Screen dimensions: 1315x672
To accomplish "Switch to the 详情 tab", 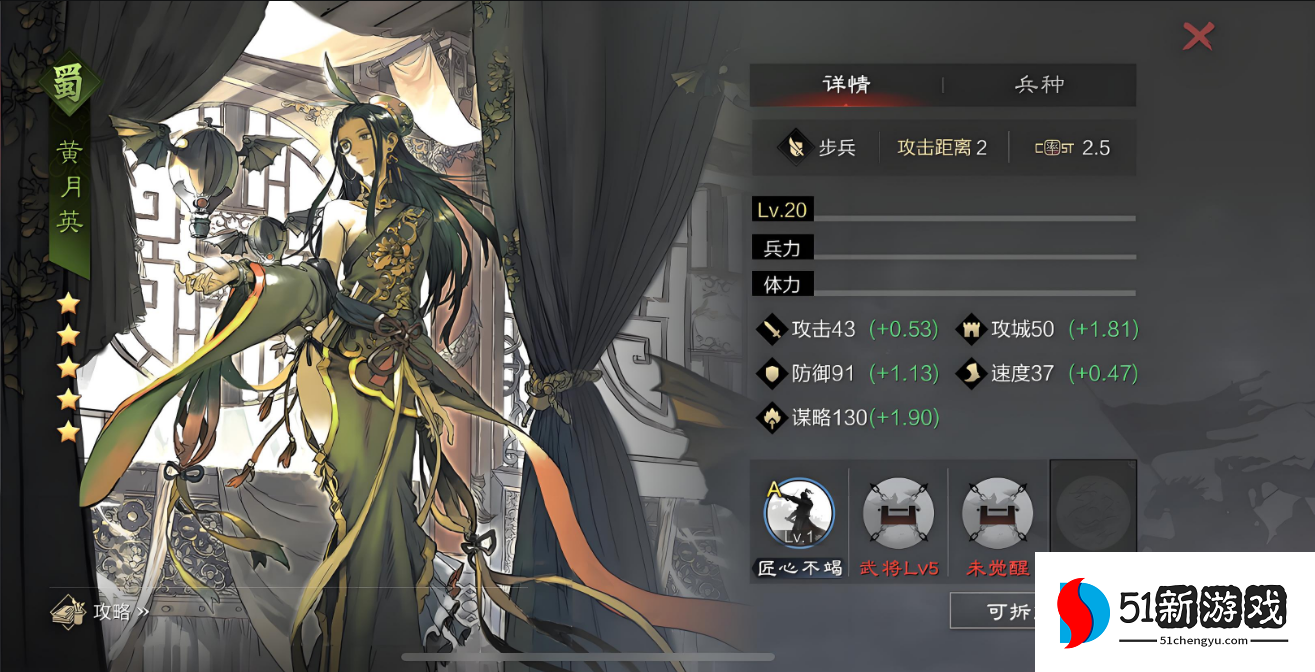I will click(x=846, y=85).
